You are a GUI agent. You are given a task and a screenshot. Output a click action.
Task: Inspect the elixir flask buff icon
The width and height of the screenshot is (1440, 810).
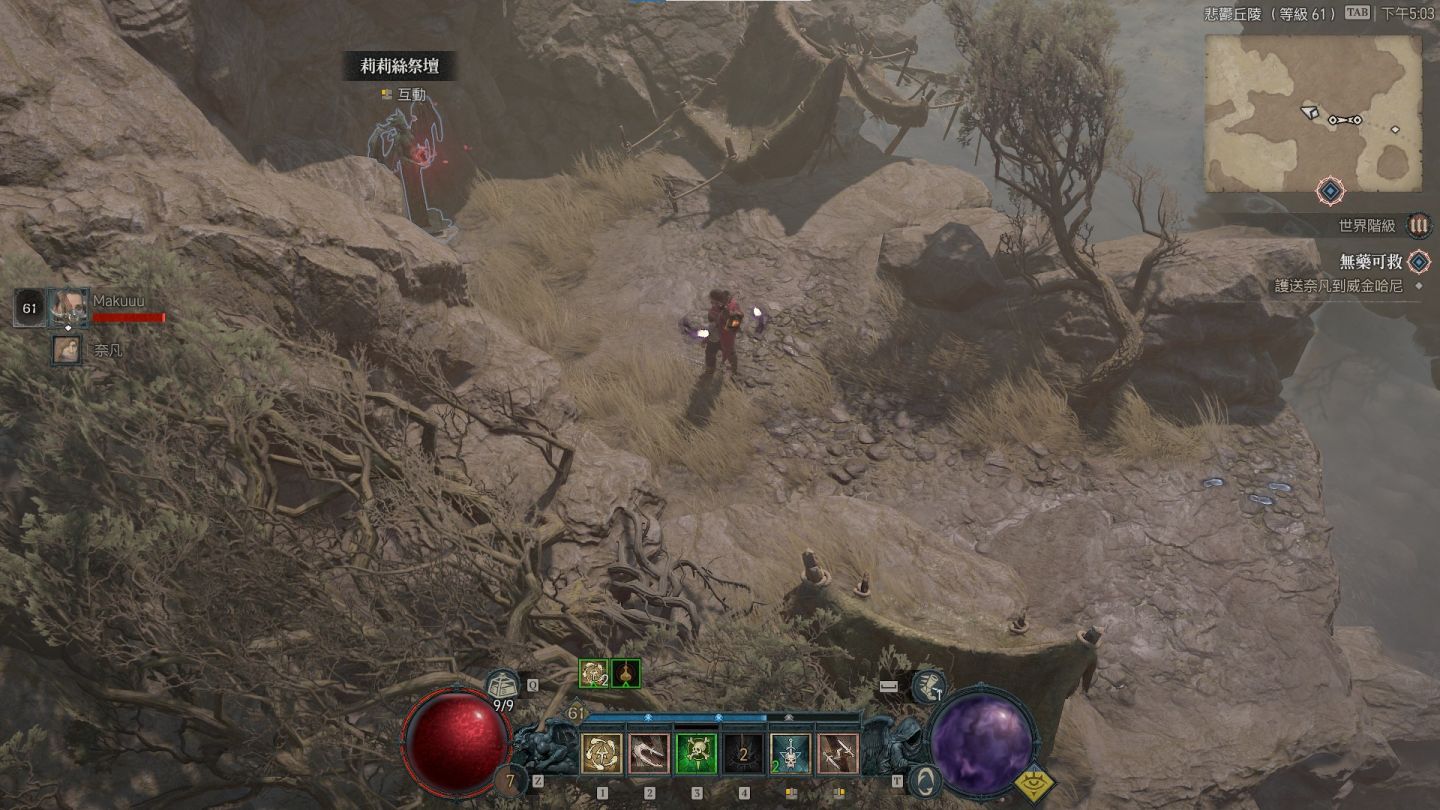coord(627,674)
